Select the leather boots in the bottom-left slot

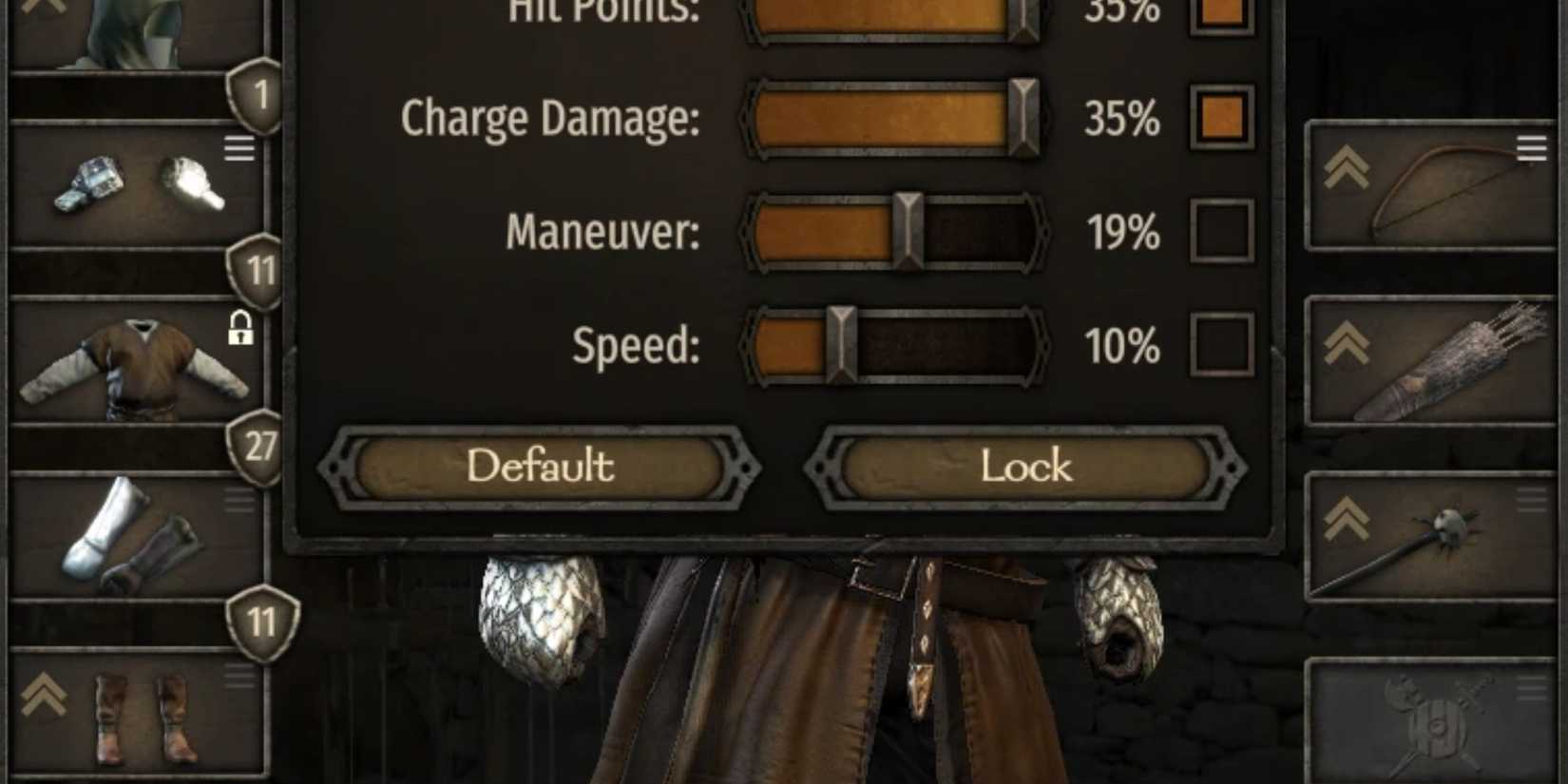138,713
